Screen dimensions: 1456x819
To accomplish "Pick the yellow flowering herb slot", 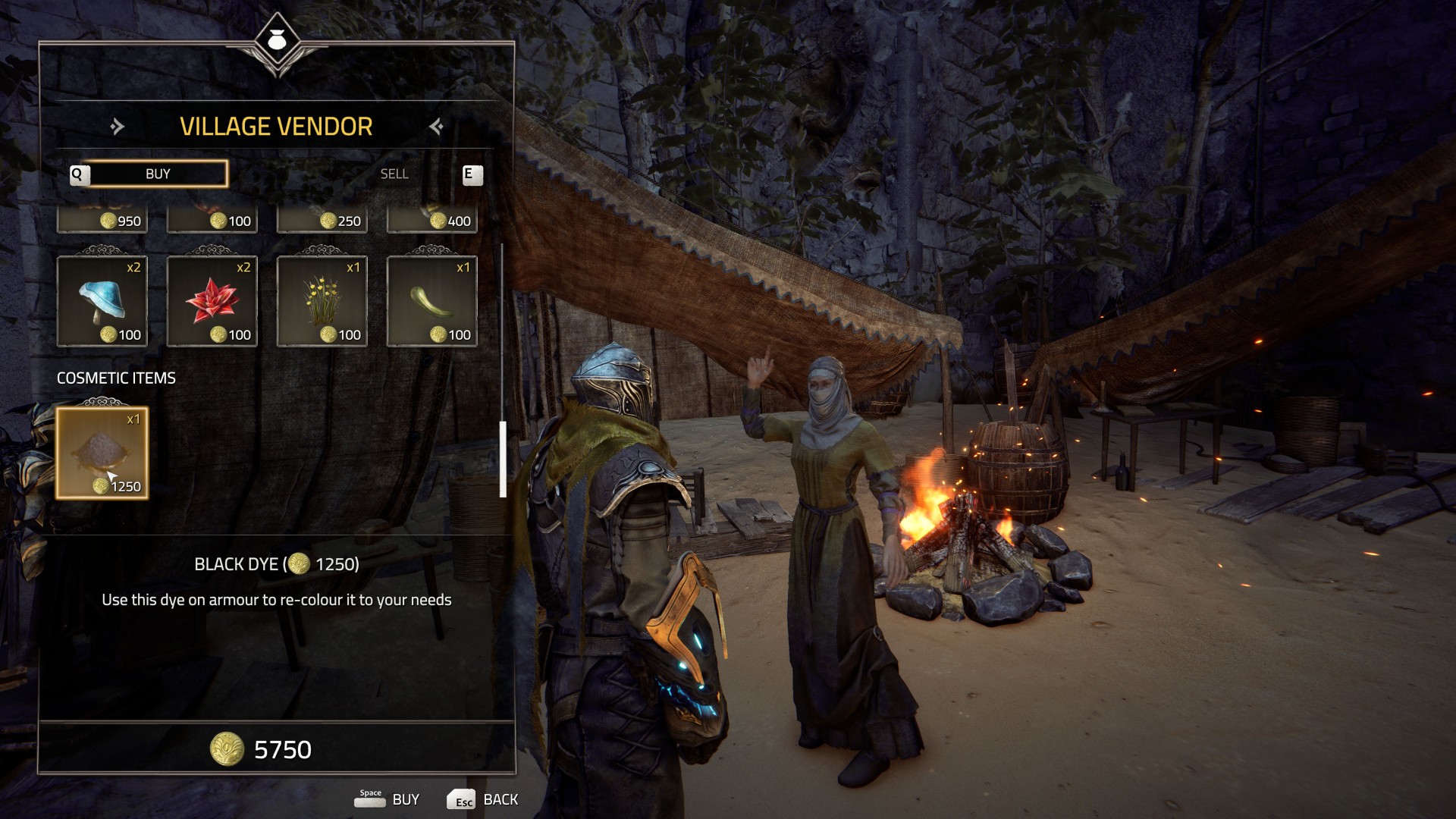I will coord(322,301).
